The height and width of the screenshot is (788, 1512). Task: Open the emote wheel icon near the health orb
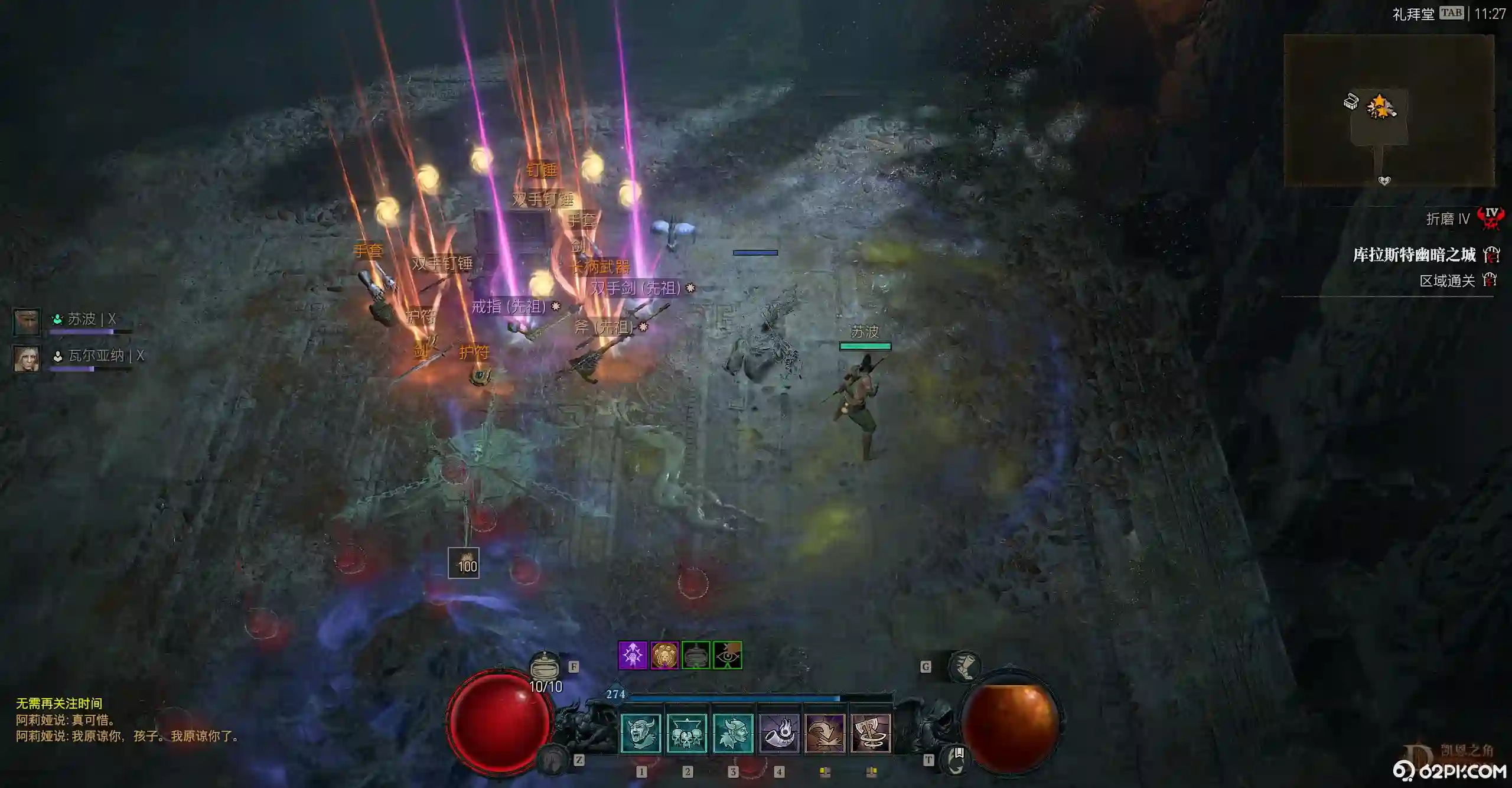[x=553, y=759]
